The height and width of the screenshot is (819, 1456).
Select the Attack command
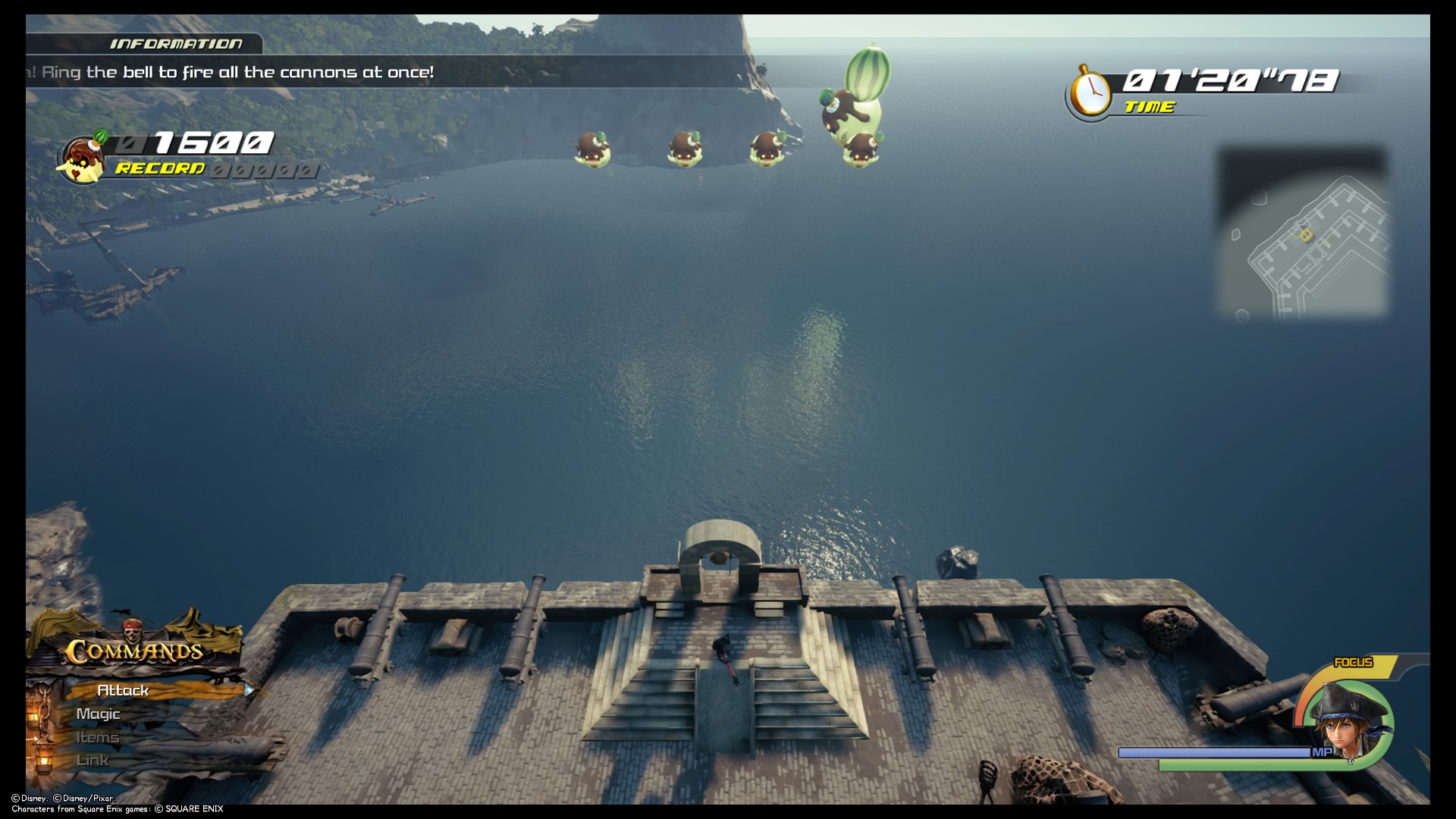tap(123, 690)
